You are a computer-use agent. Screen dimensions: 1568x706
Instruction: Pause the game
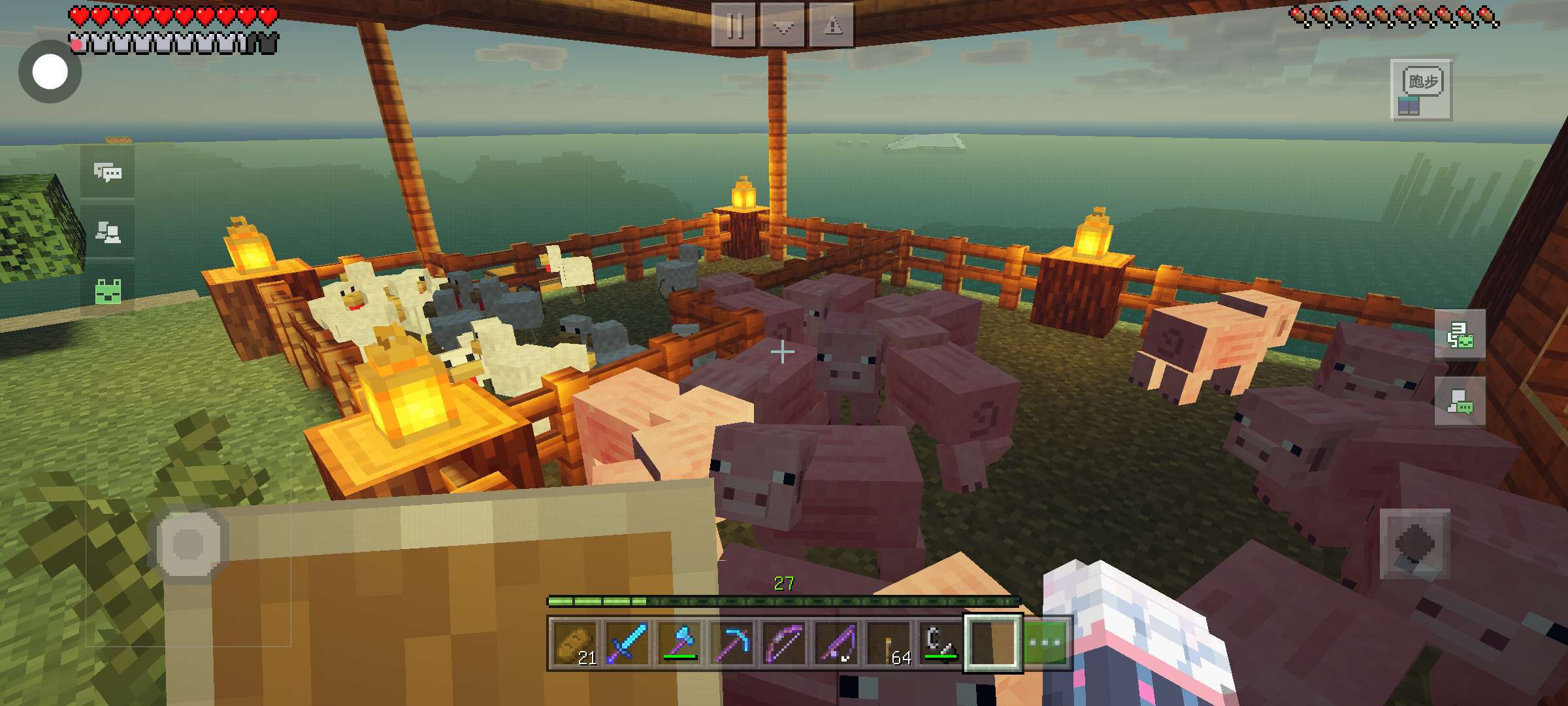(x=734, y=25)
